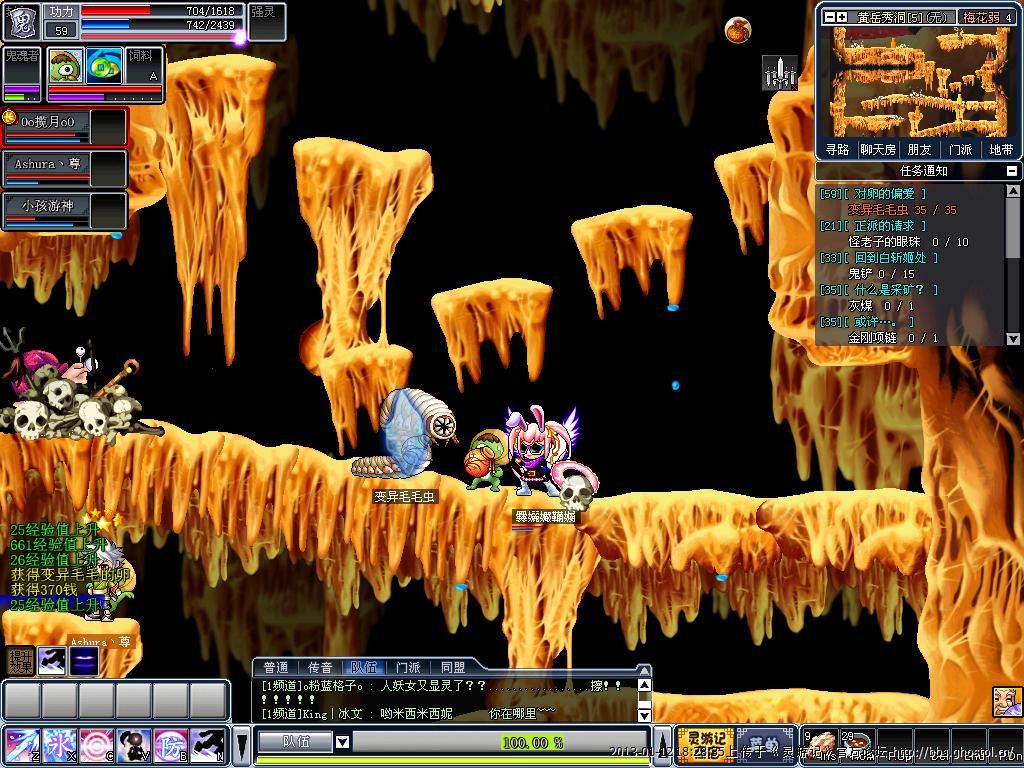Switch to the 同盟 alliance chat tab

point(453,667)
